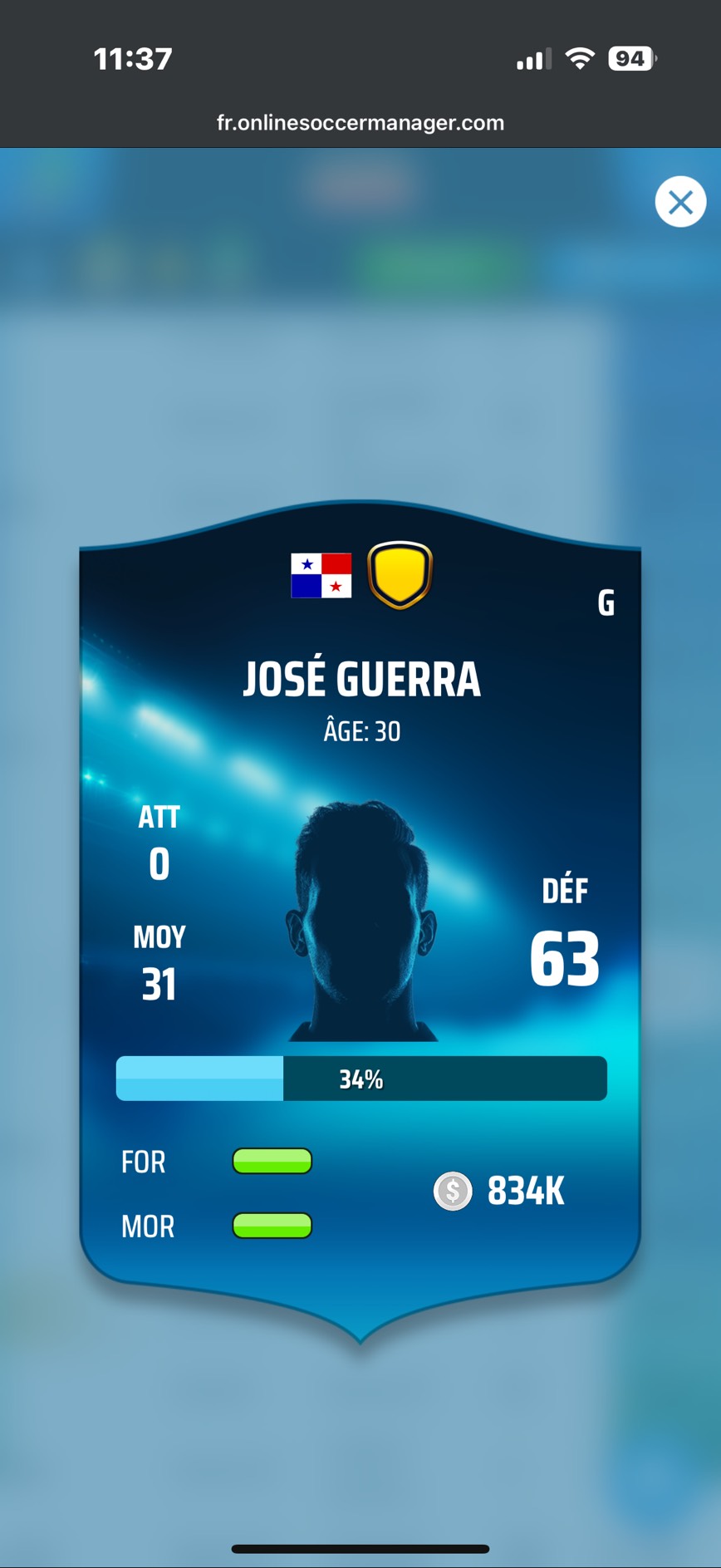Image resolution: width=721 pixels, height=1568 pixels.
Task: Tap the browser address bar URL
Action: 360,123
